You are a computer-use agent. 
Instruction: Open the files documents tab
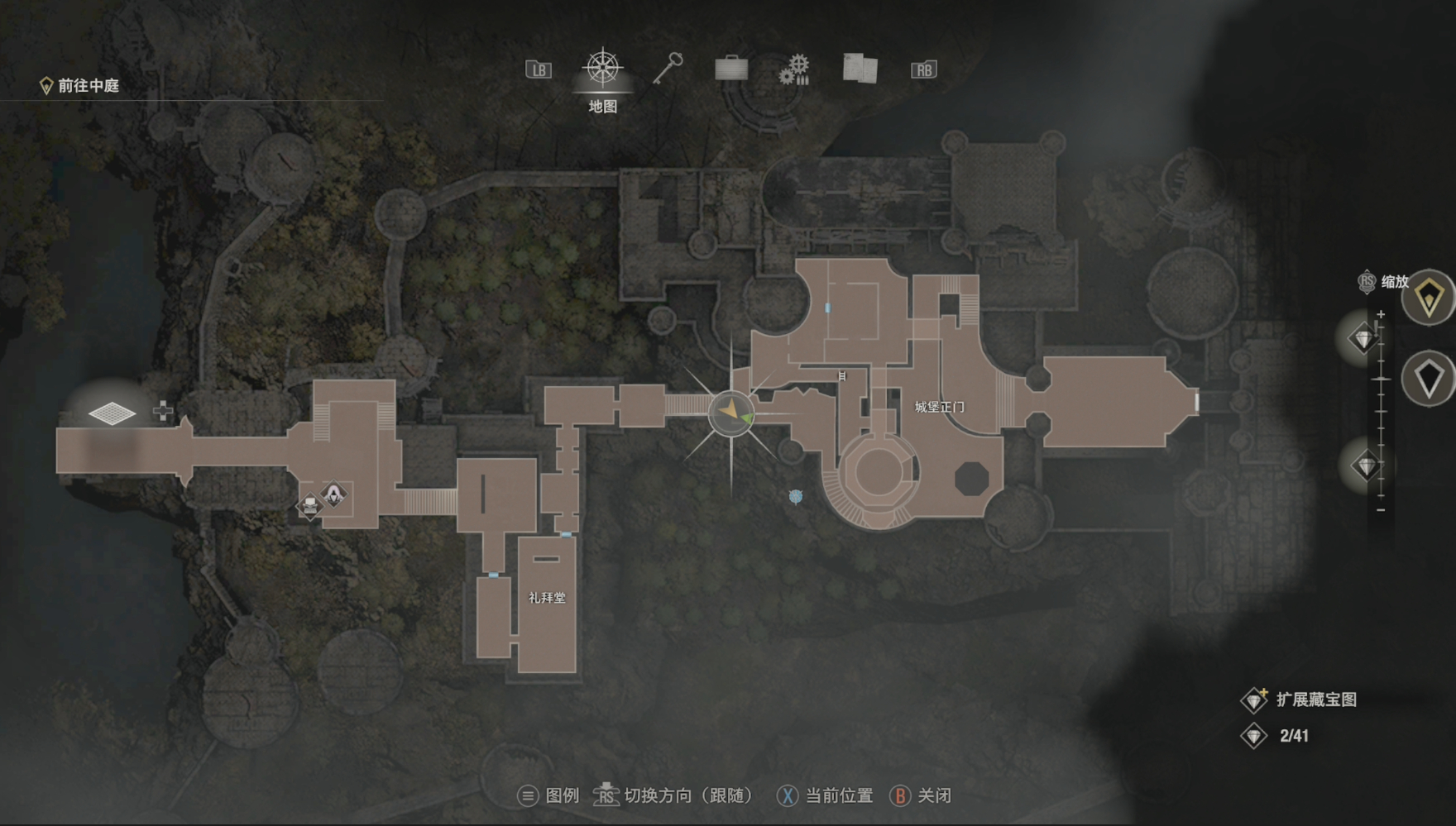[x=860, y=69]
